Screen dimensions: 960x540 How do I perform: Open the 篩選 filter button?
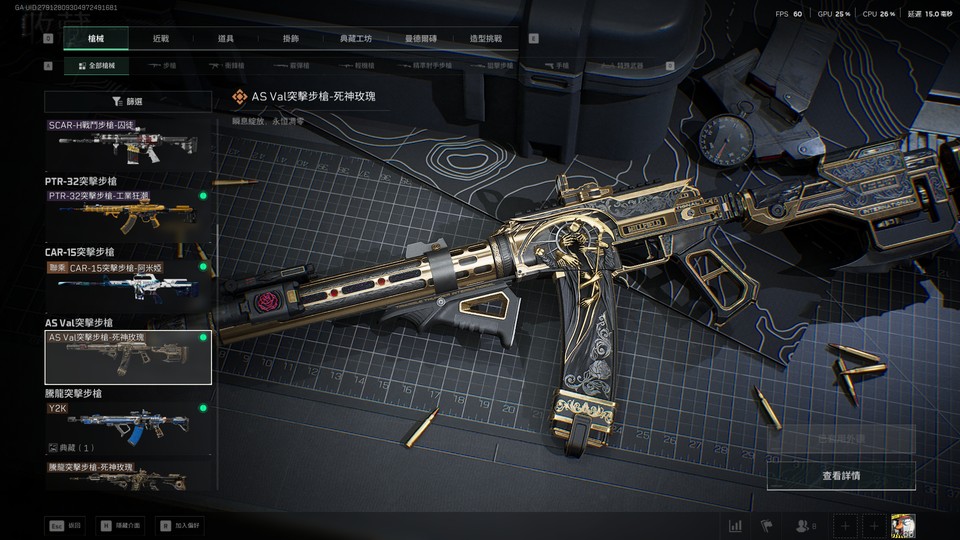click(129, 101)
